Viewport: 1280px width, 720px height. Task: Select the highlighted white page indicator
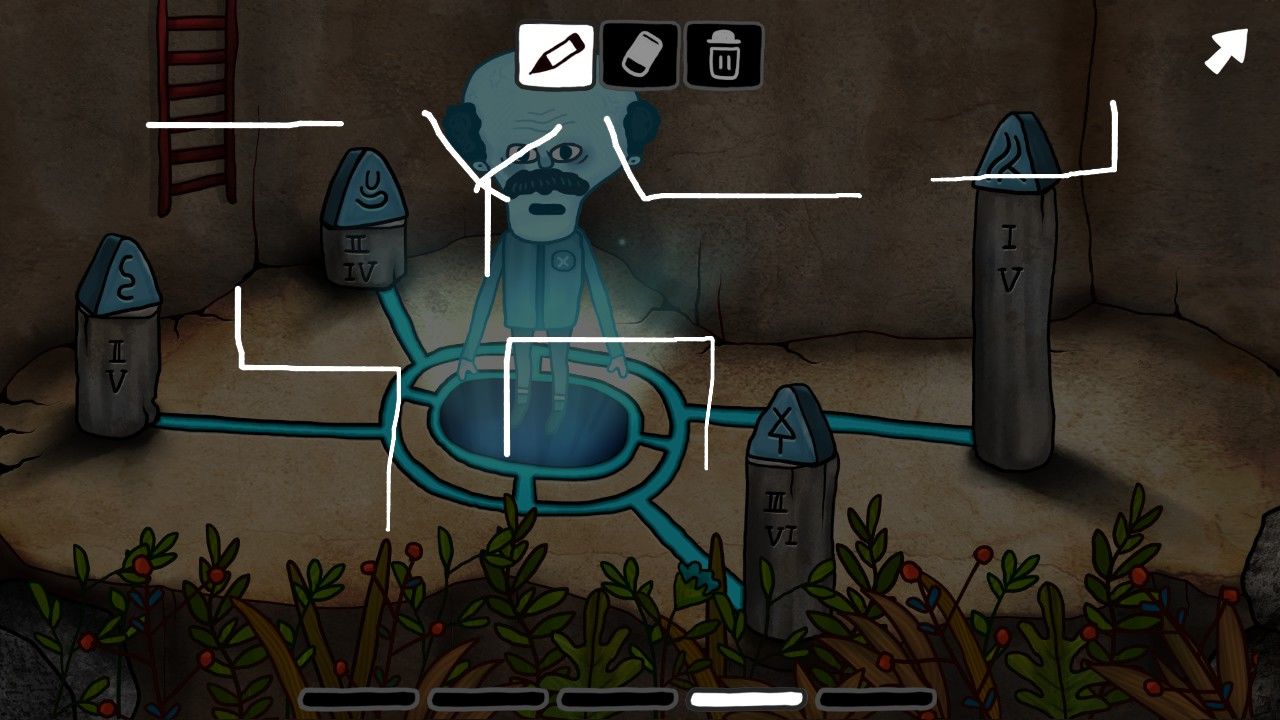point(747,699)
